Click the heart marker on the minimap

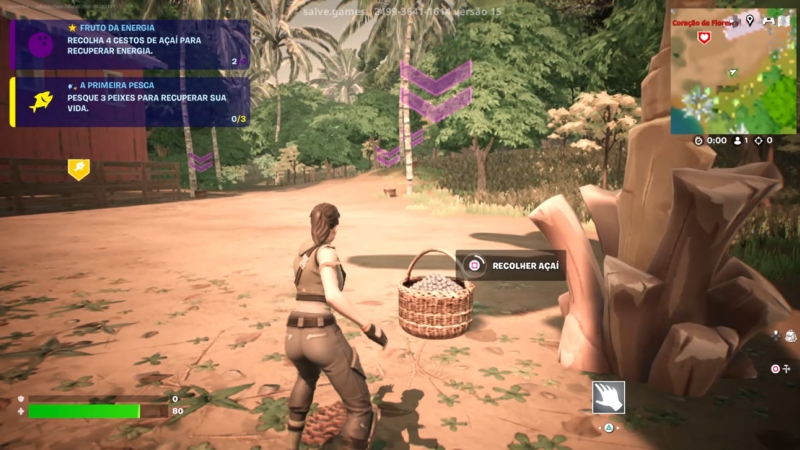pos(704,37)
